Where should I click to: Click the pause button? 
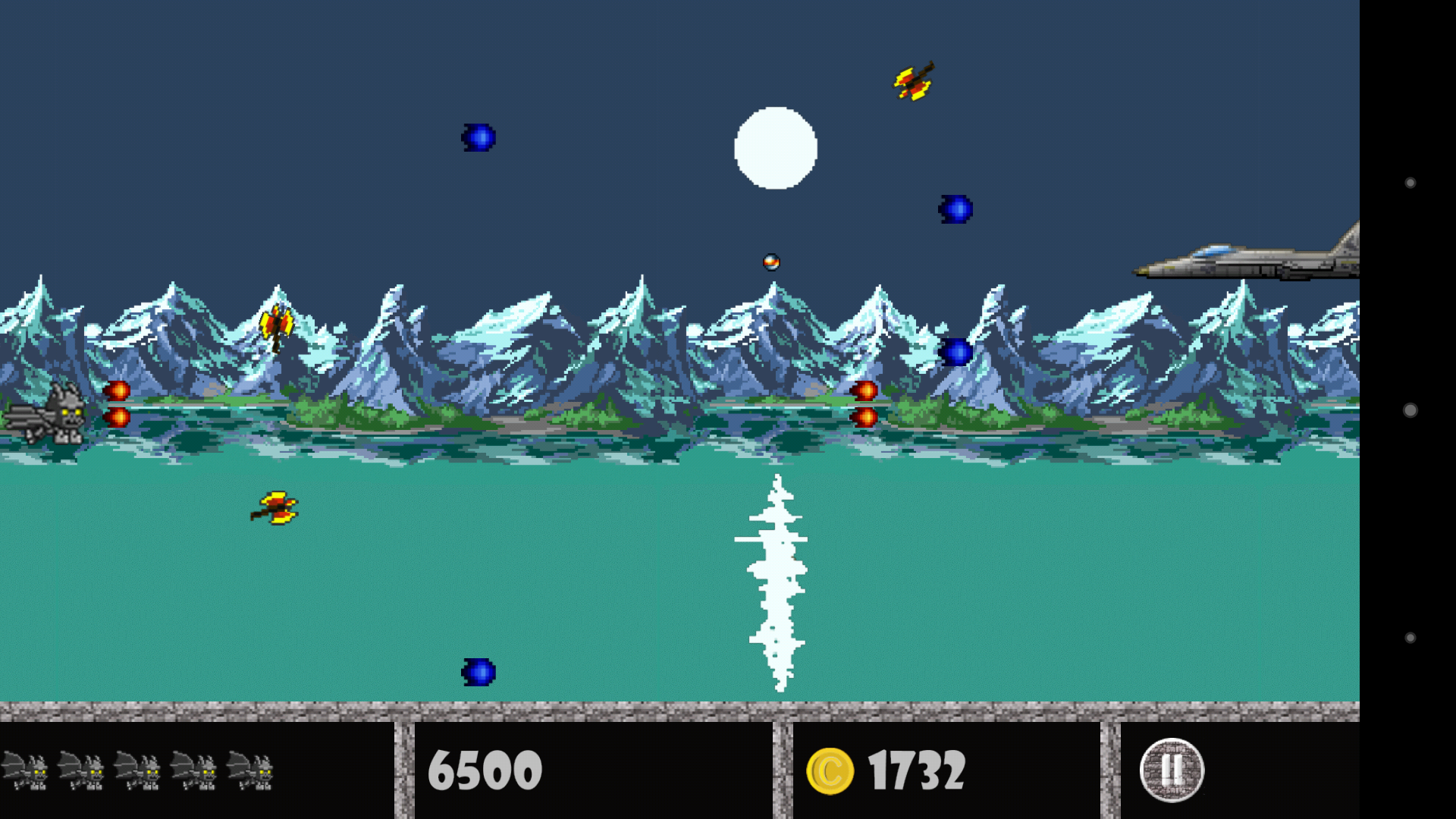point(1171,769)
